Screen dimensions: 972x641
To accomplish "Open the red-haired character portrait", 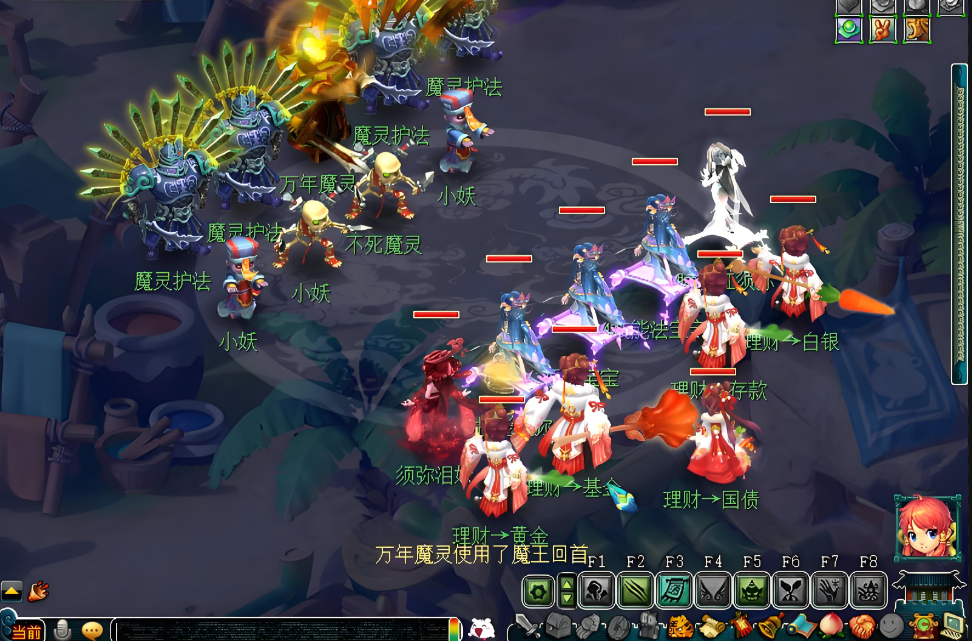I will (924, 527).
